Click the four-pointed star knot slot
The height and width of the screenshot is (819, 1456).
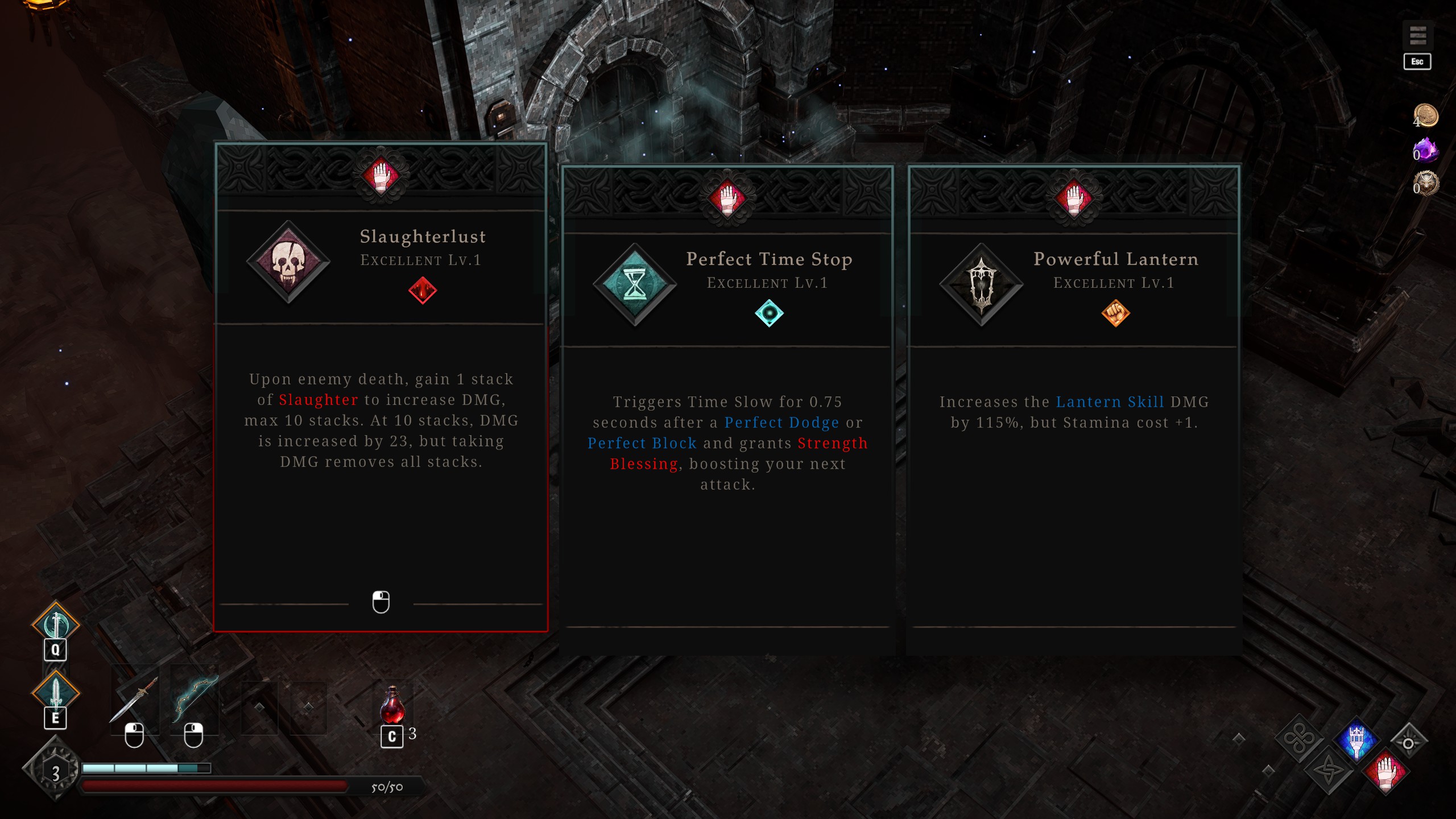click(1329, 772)
